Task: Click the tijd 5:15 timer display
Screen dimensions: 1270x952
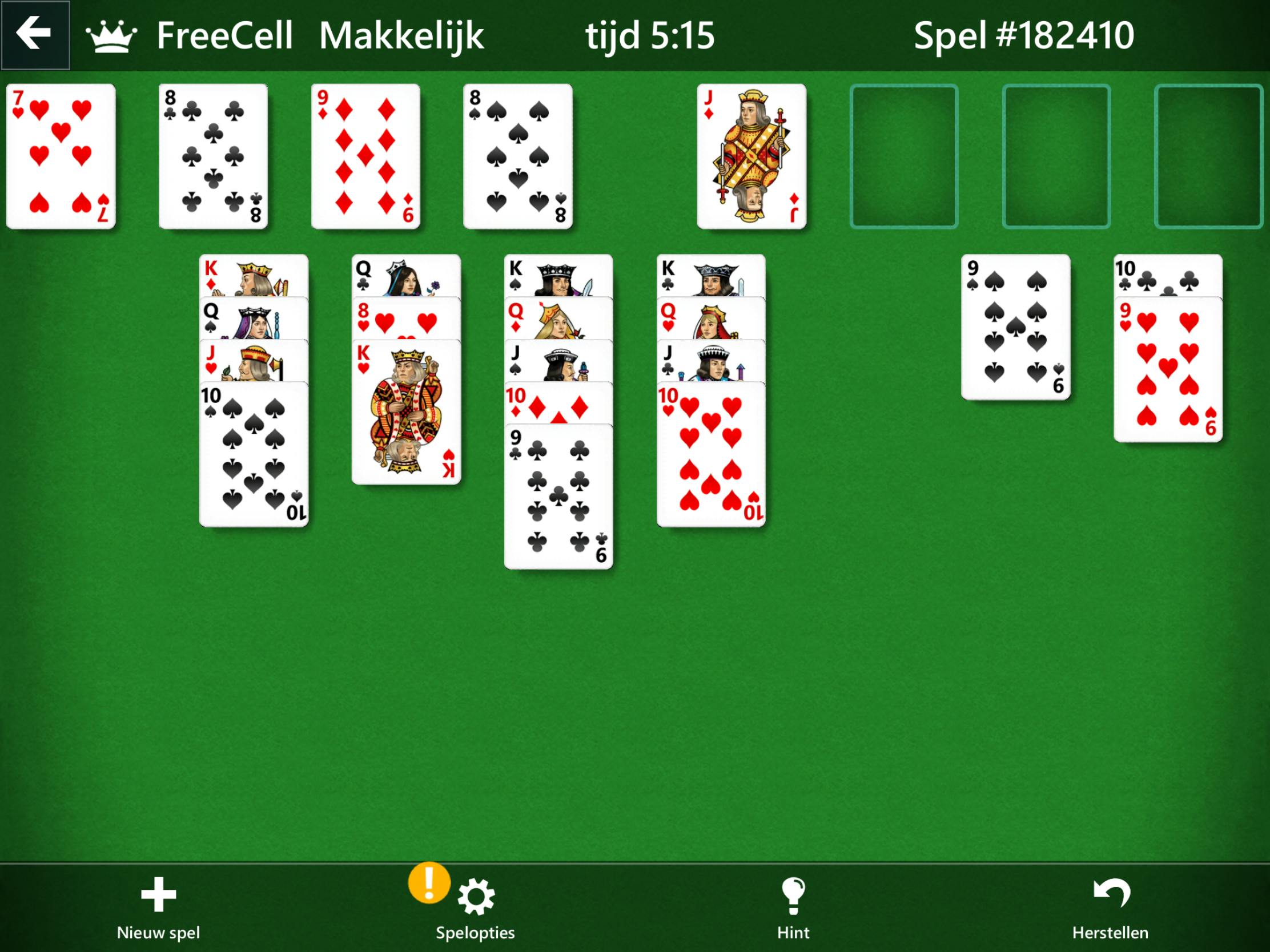Action: 649,35
